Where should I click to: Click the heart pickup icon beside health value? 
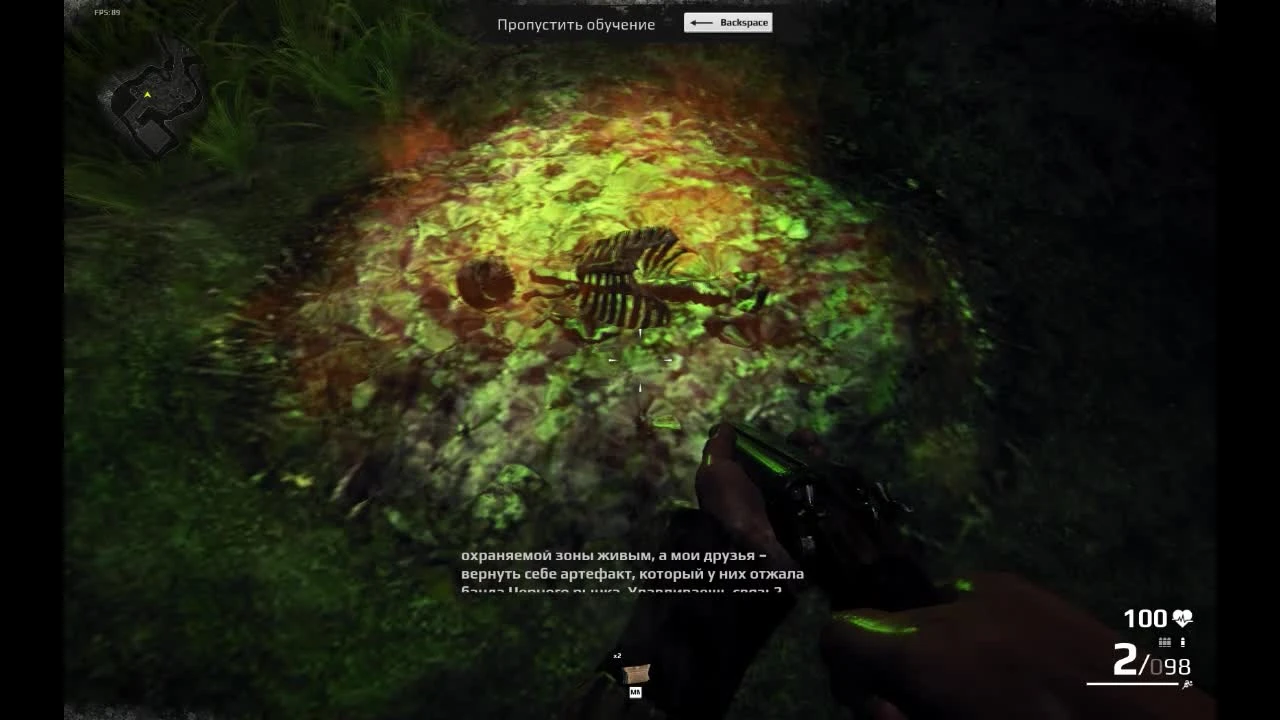1182,617
